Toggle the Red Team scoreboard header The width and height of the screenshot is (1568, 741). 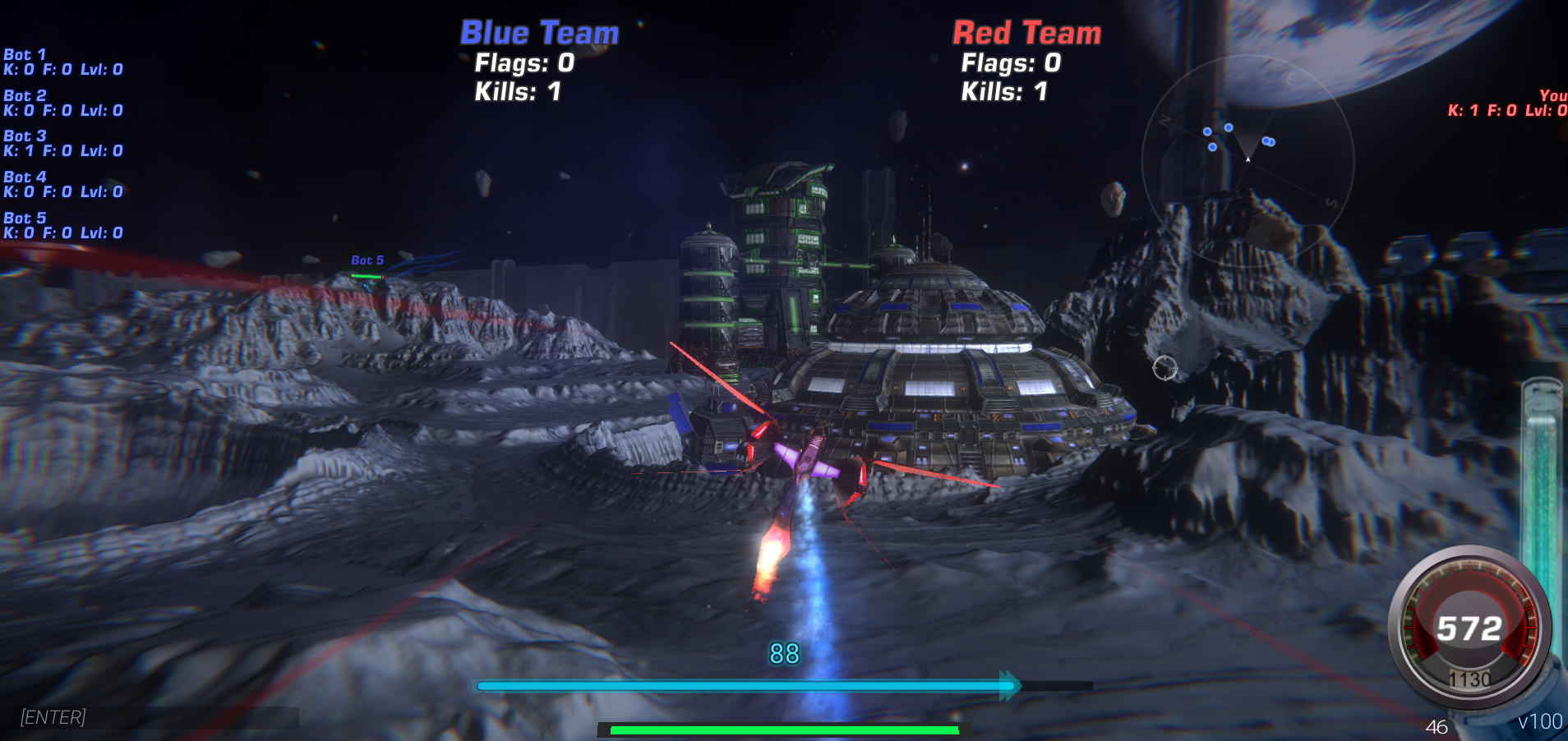pyautogui.click(x=1026, y=33)
